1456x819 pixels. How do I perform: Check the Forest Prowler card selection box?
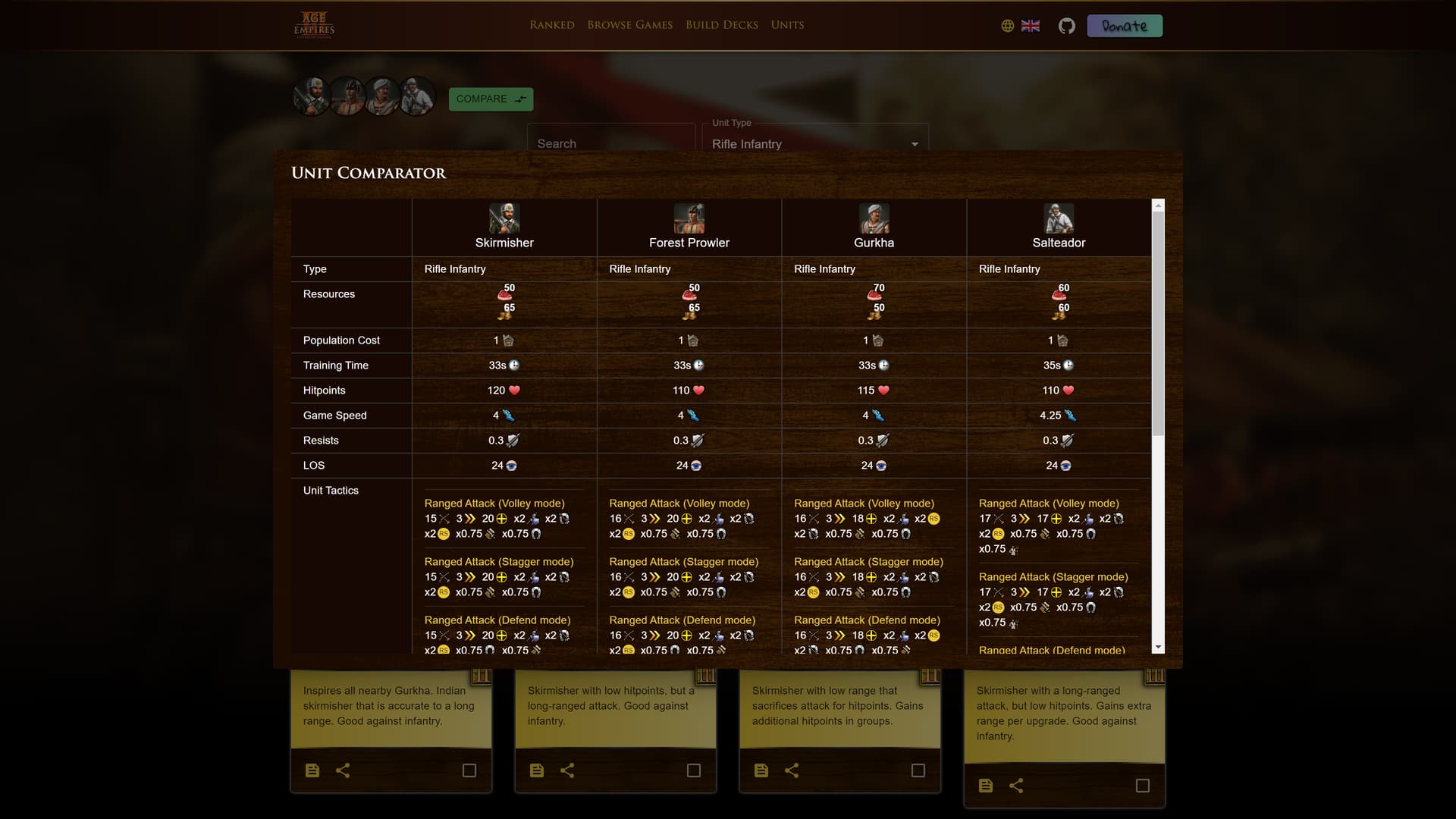click(693, 770)
